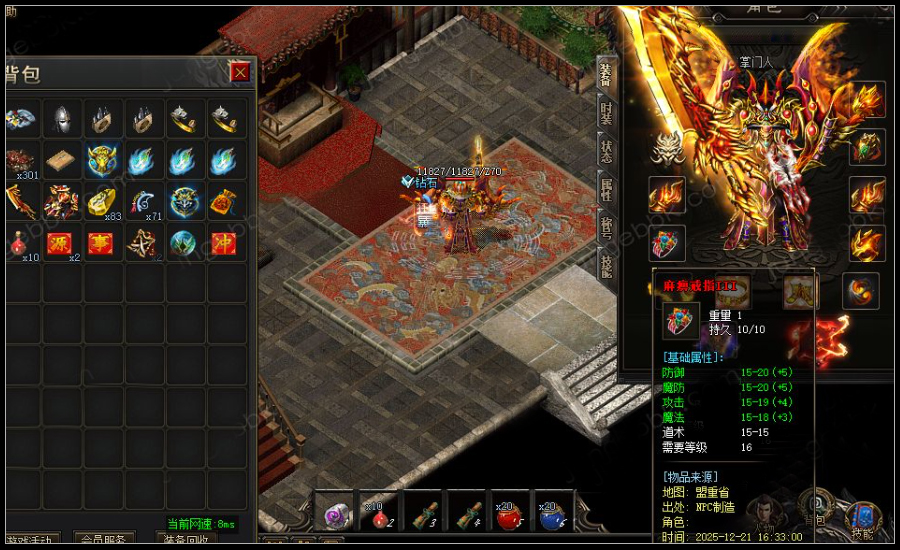Select the gold ingot stack x83
This screenshot has width=900, height=550.
102,202
